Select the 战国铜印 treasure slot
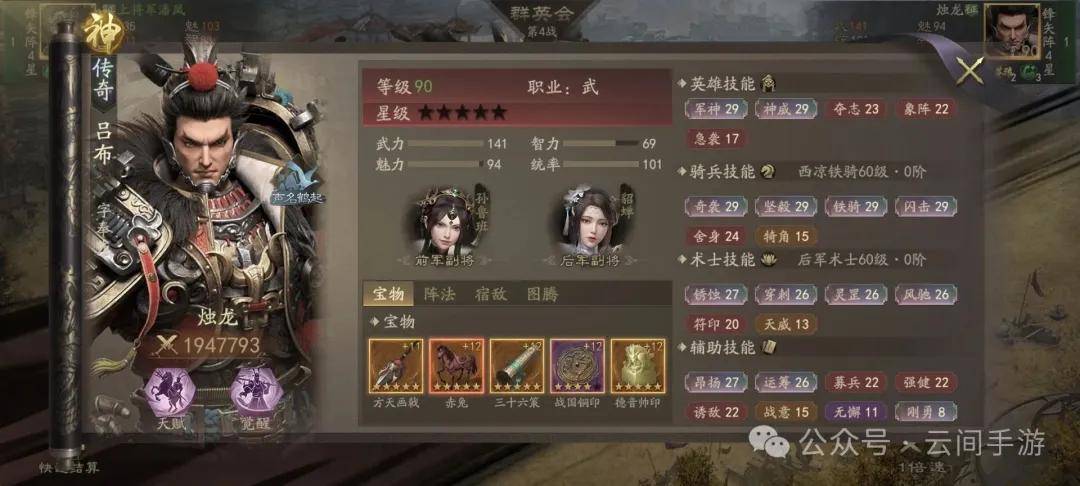The image size is (1080, 486). tap(577, 366)
